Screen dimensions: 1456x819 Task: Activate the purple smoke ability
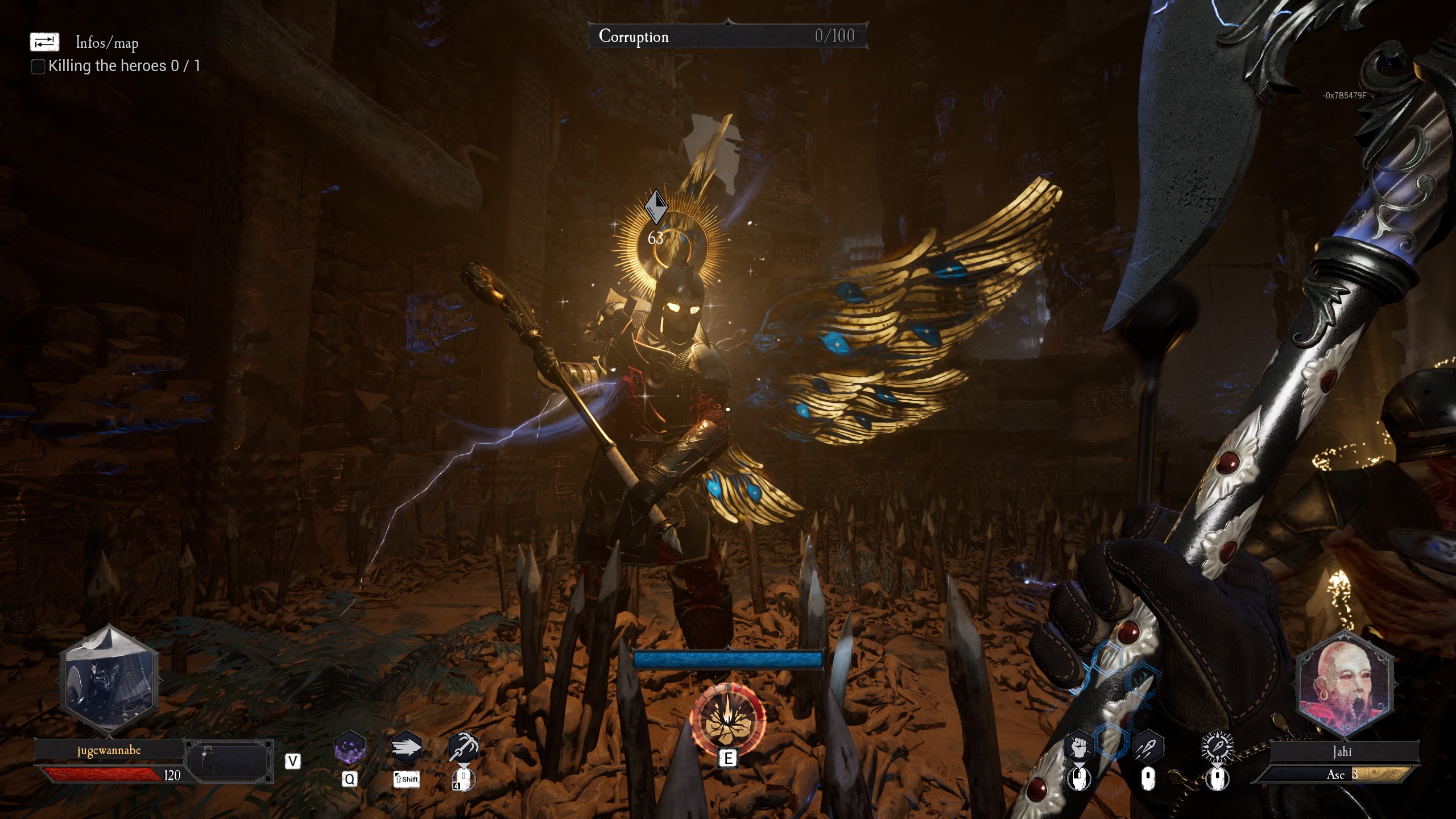point(349,747)
